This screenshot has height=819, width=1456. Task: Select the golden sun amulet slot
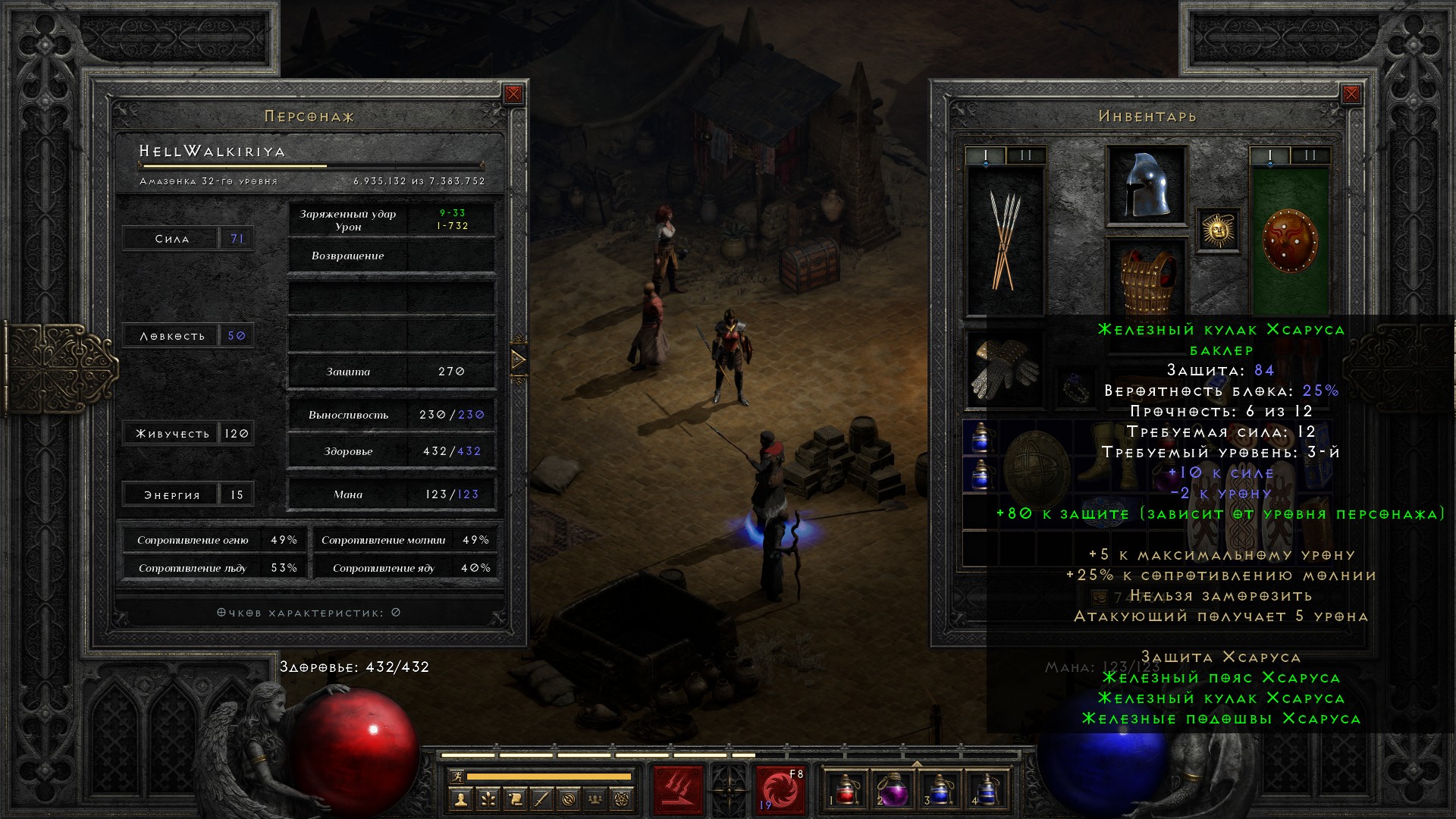(x=1218, y=230)
